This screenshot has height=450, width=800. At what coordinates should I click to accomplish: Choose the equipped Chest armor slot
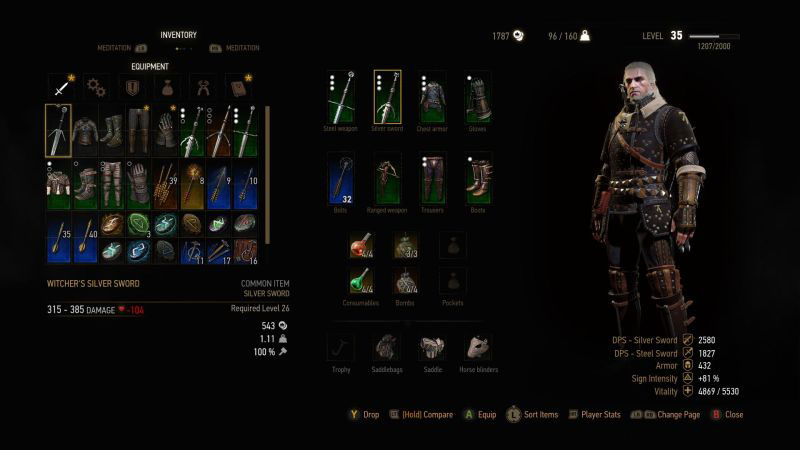point(433,97)
